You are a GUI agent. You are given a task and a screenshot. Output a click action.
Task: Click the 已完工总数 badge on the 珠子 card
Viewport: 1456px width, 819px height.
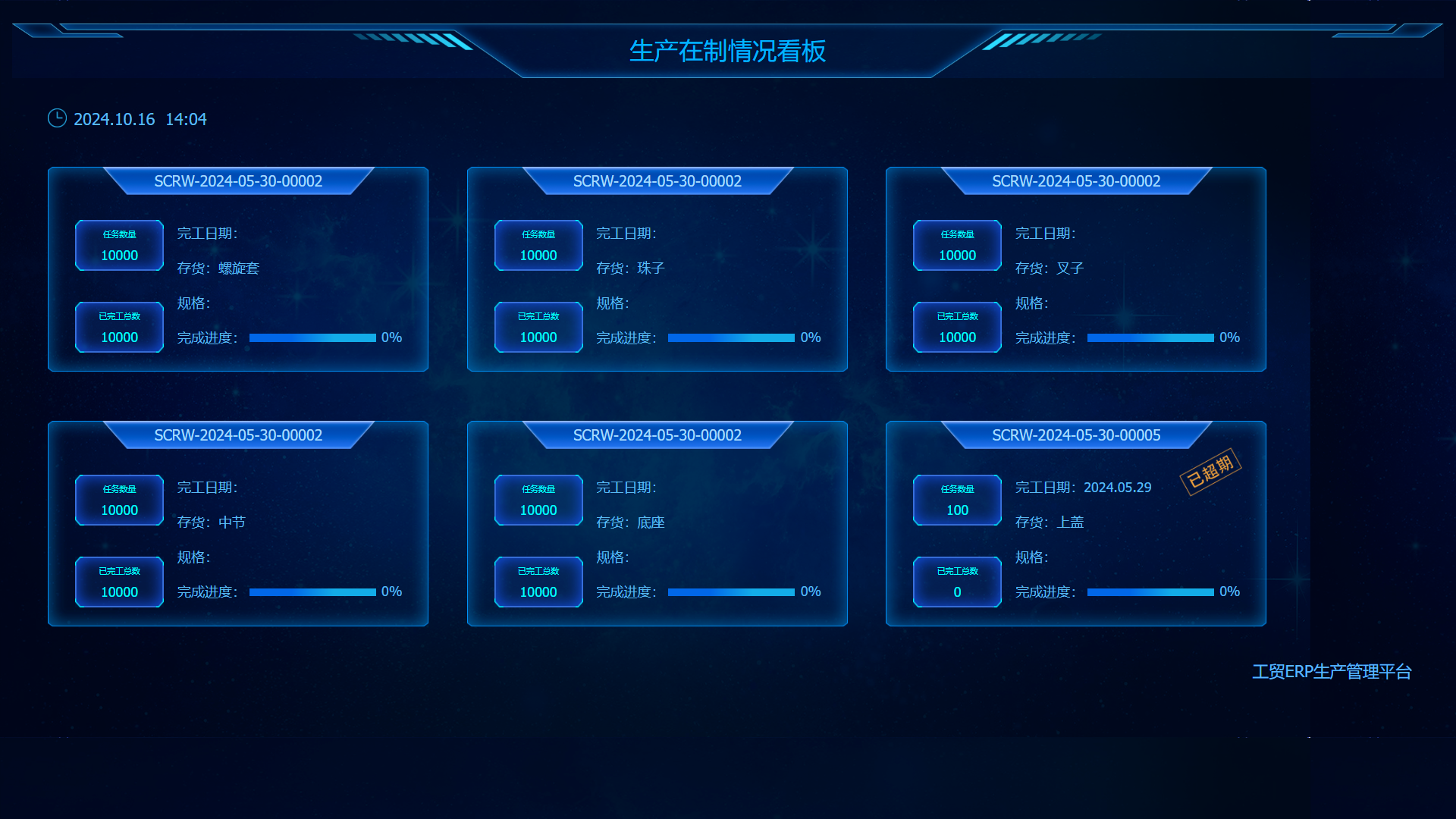[x=538, y=327]
